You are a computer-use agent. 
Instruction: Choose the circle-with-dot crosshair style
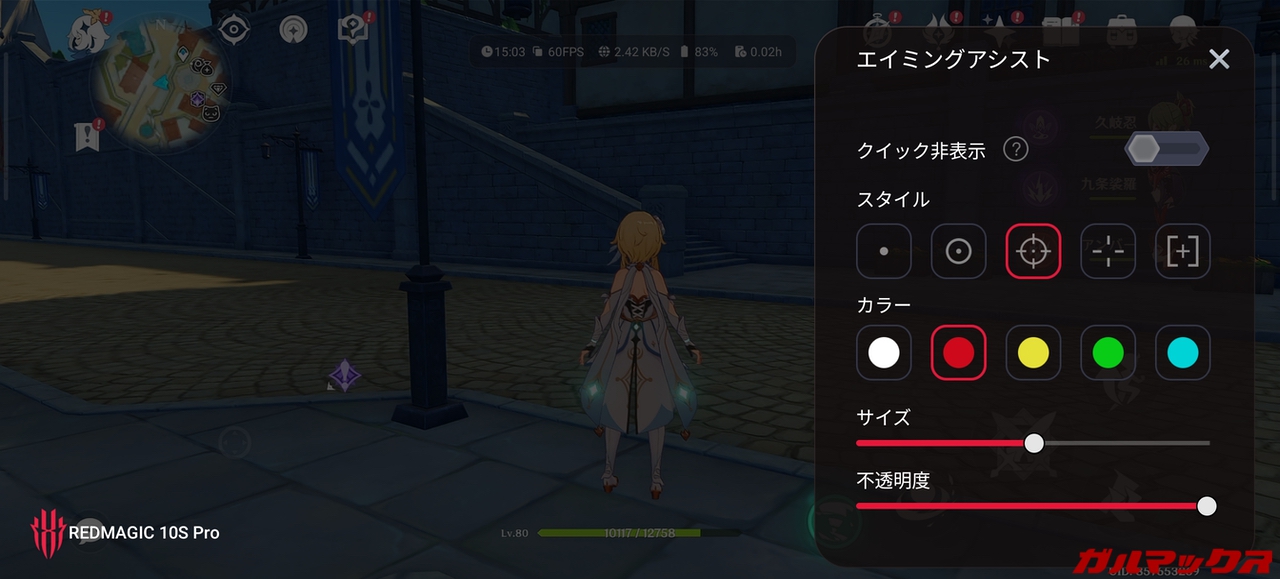click(x=959, y=251)
